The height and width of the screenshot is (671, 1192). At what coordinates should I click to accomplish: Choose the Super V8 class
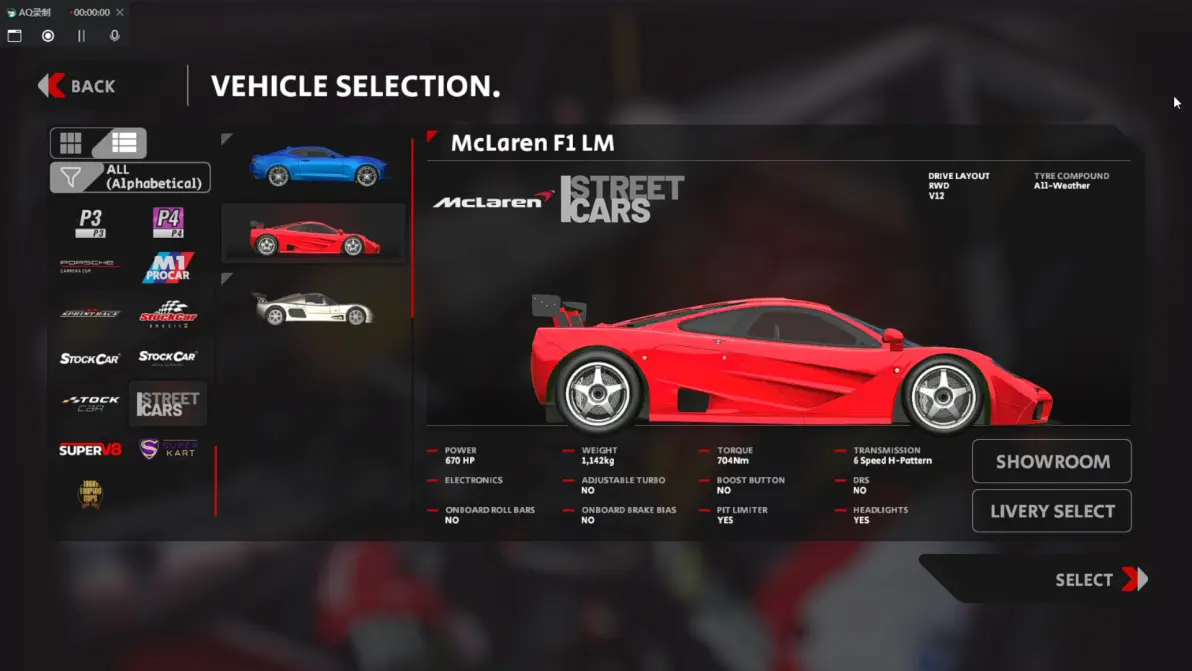click(90, 450)
